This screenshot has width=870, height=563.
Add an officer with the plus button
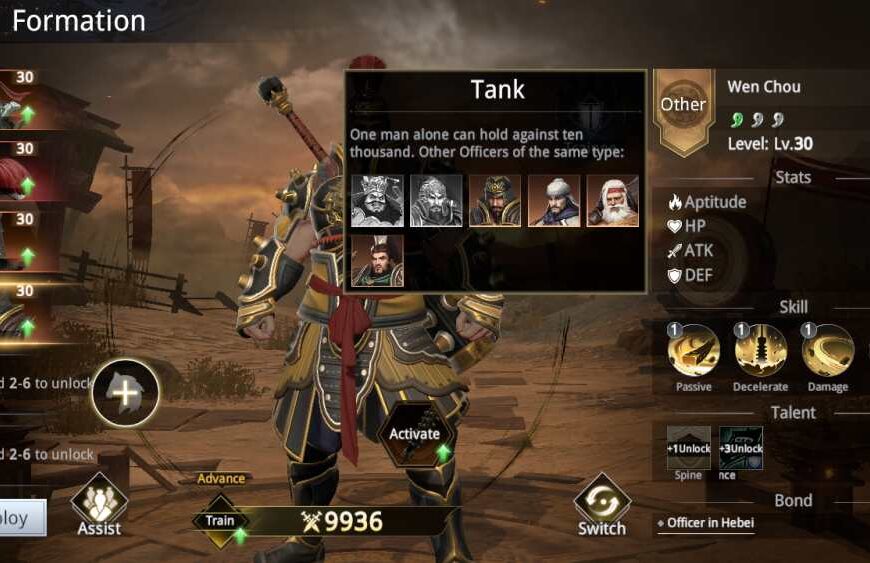pyautogui.click(x=125, y=393)
